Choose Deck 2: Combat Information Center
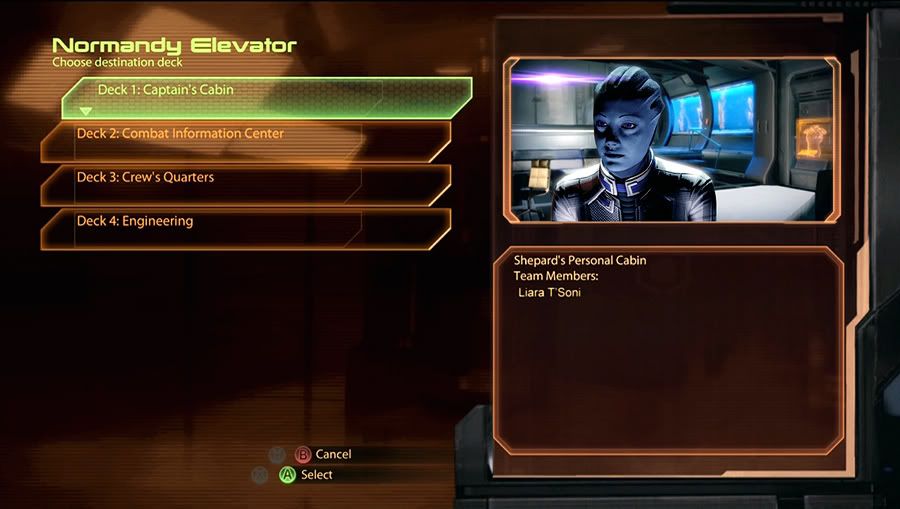Screen dimensions: 900x509 tap(245, 141)
